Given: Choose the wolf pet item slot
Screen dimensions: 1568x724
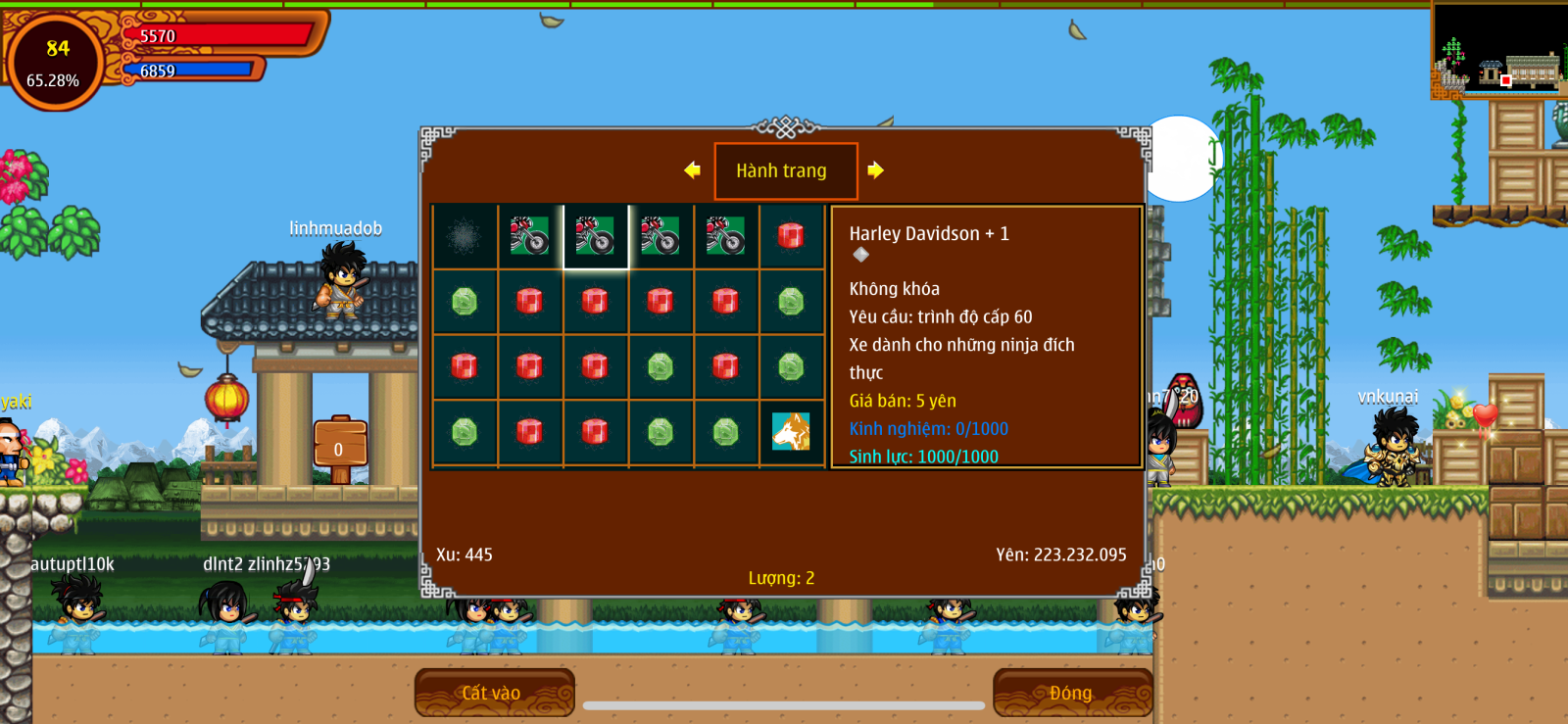Looking at the screenshot, I should (791, 432).
